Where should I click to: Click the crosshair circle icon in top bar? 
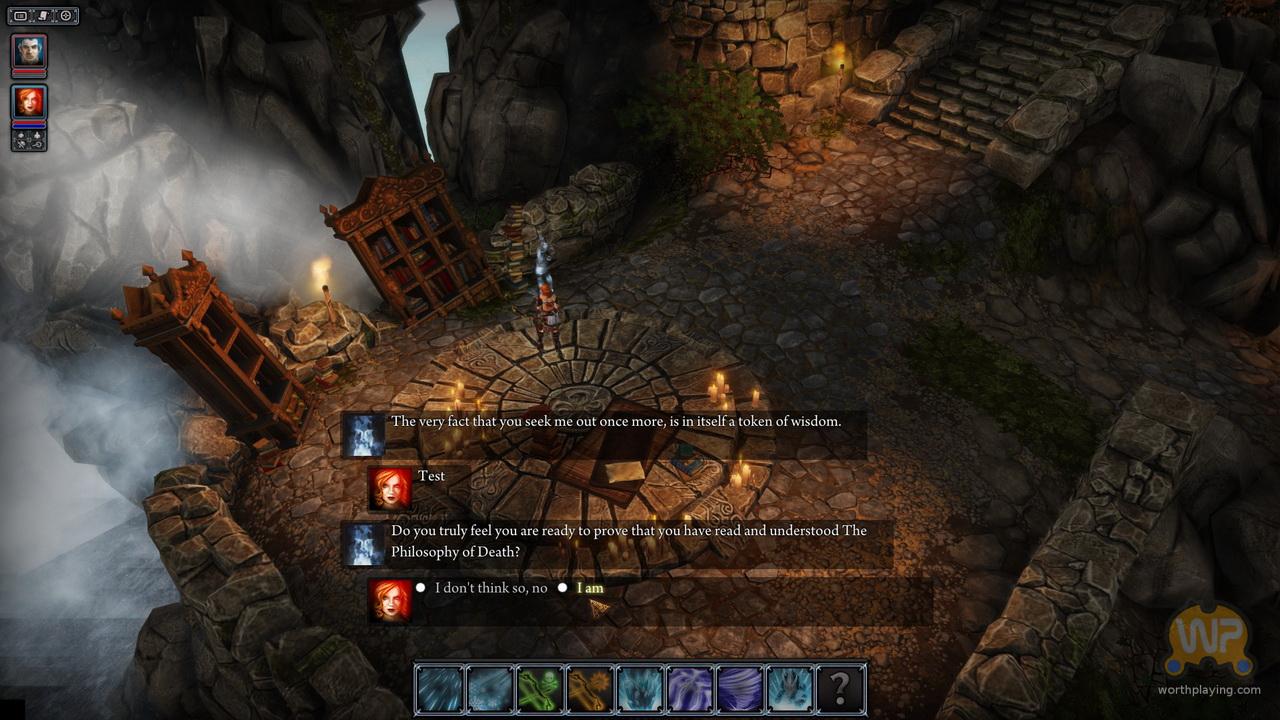(66, 16)
